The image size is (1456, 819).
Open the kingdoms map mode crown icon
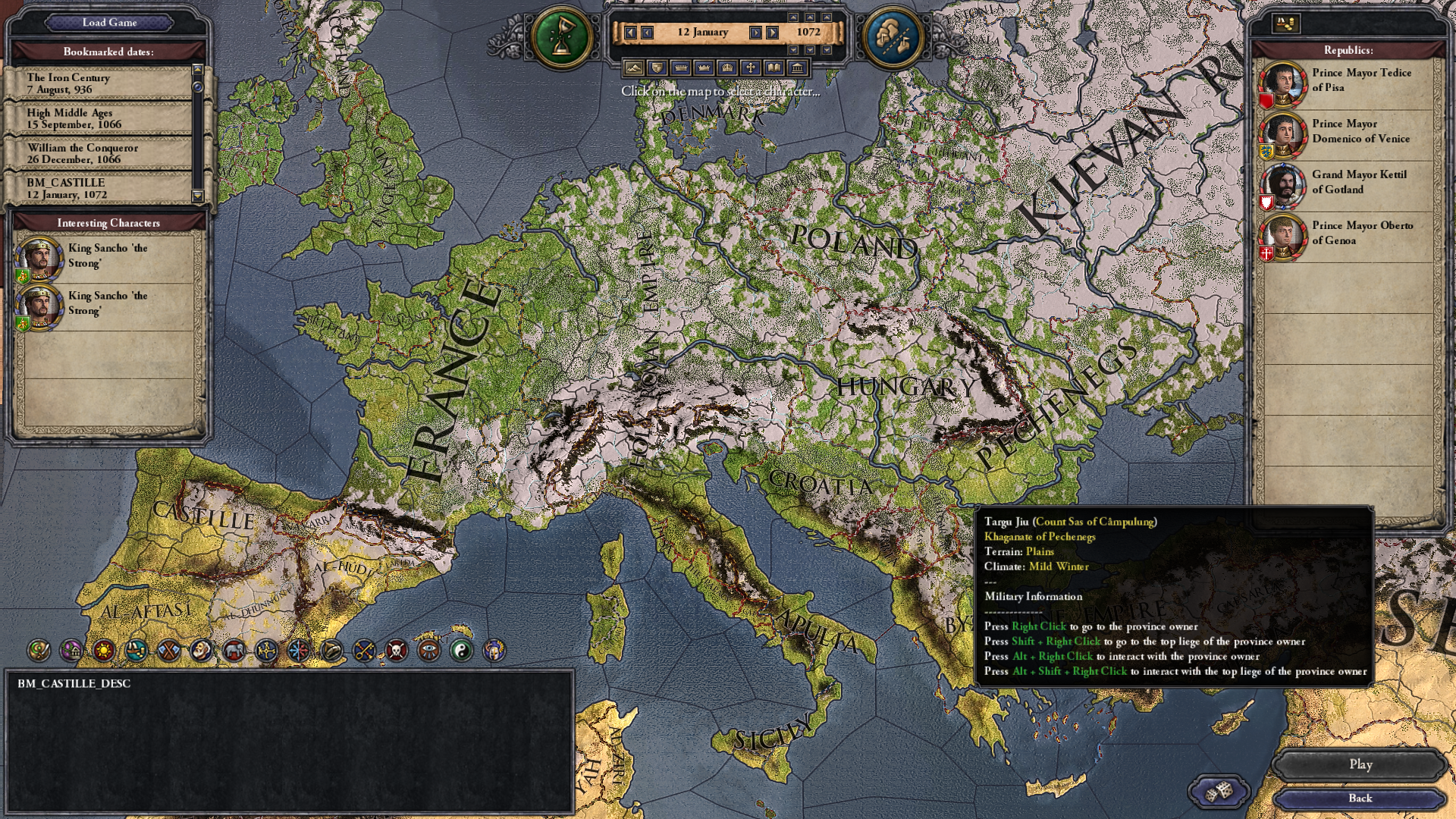[704, 67]
